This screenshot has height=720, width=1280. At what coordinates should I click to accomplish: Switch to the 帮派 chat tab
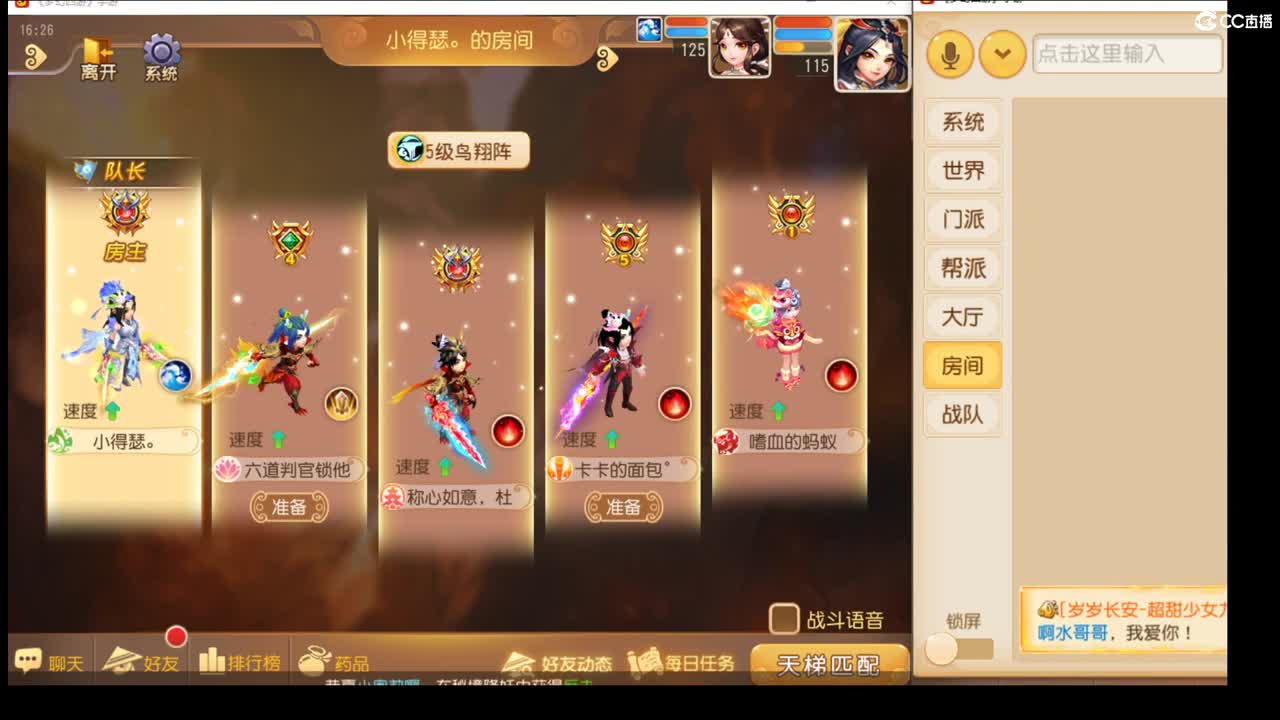click(x=963, y=268)
